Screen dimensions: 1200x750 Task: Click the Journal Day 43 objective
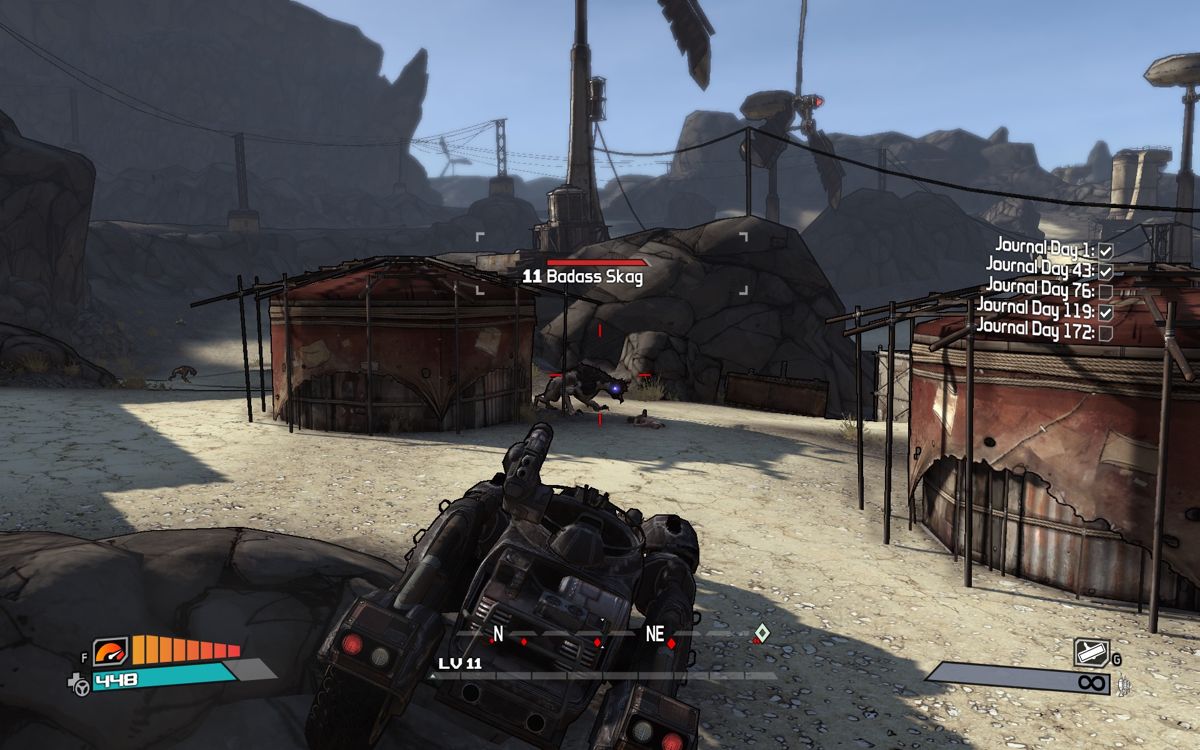[1040, 266]
